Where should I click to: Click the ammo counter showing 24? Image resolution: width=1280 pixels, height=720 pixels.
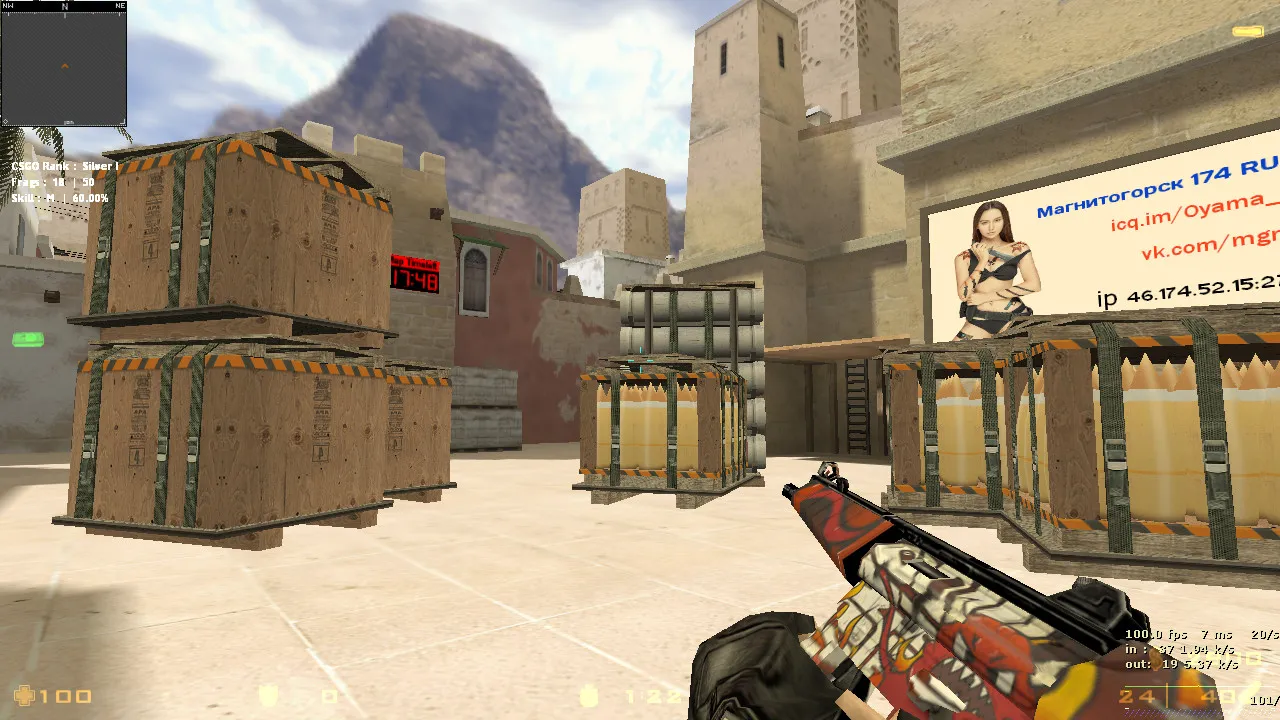tap(1137, 697)
